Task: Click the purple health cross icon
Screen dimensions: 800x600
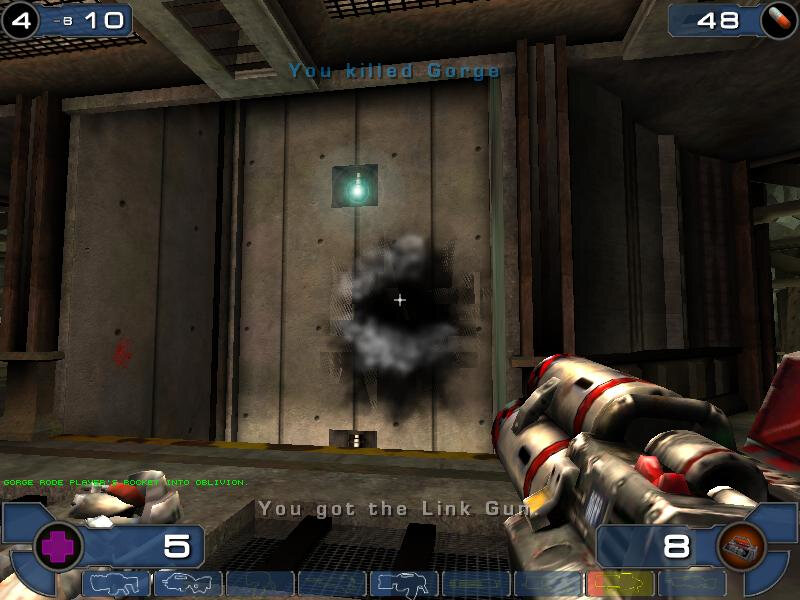Action: tap(58, 548)
